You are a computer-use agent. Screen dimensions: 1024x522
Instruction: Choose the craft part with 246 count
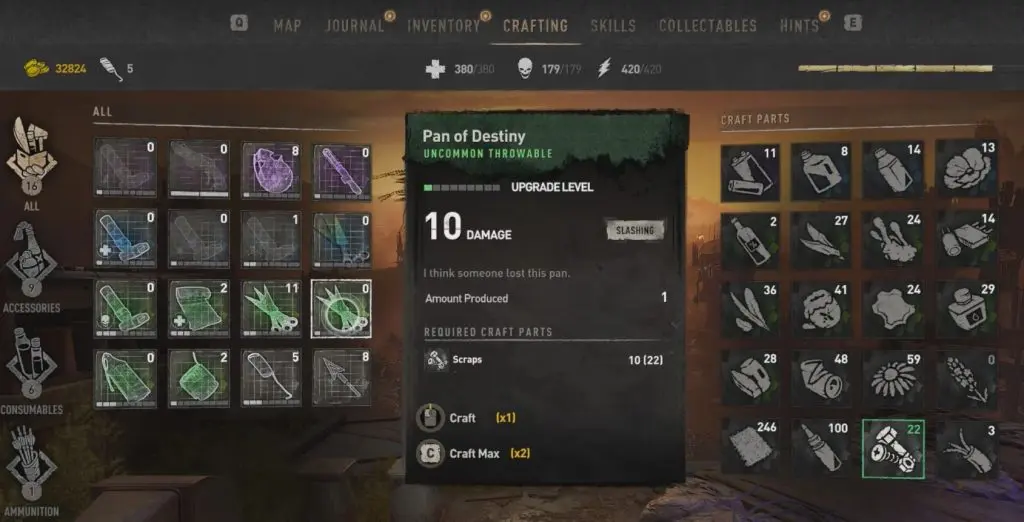748,448
